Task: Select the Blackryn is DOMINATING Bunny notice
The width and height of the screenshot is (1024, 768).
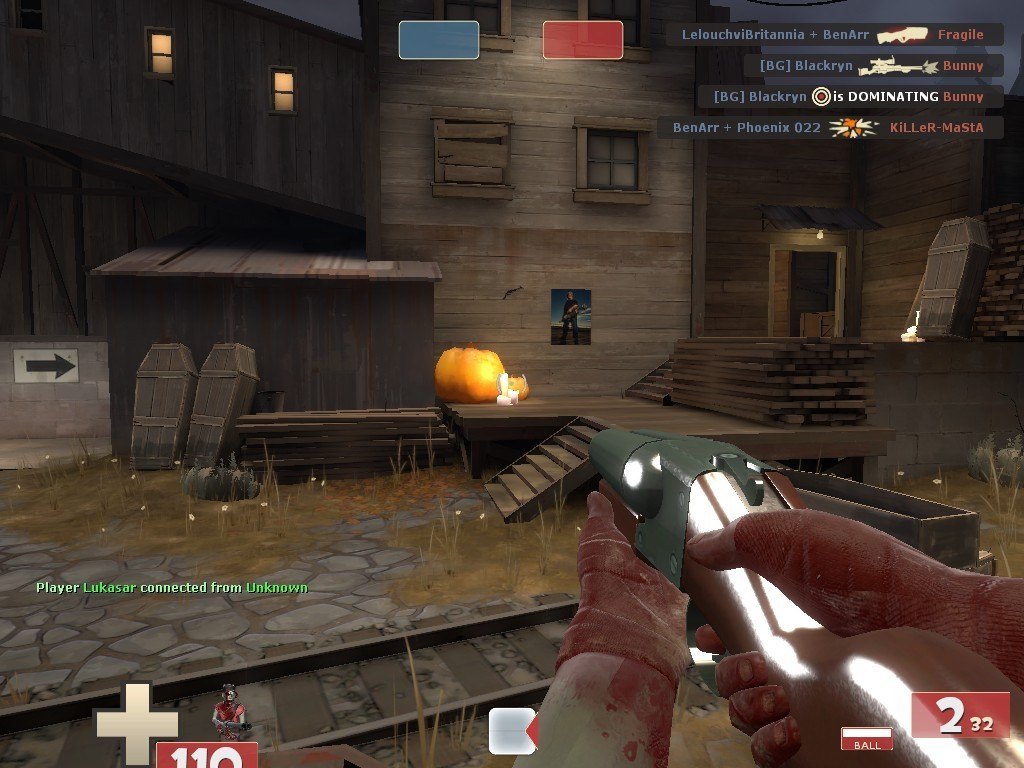Action: [850, 97]
